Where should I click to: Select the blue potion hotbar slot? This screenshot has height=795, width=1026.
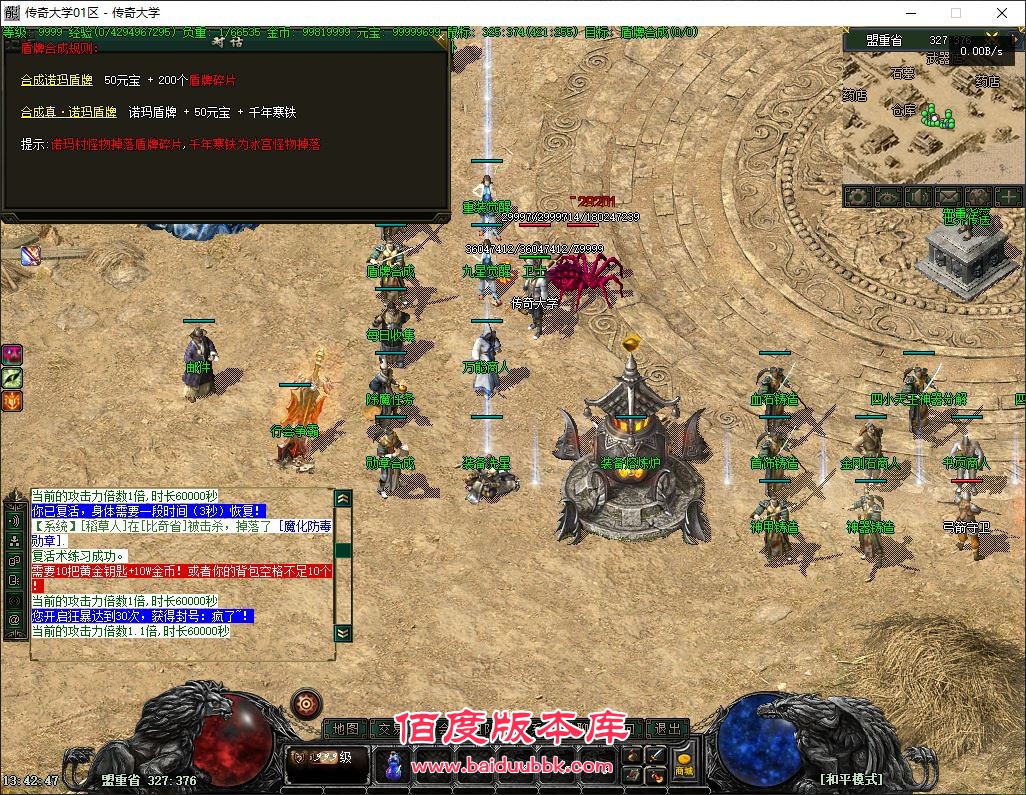point(394,764)
